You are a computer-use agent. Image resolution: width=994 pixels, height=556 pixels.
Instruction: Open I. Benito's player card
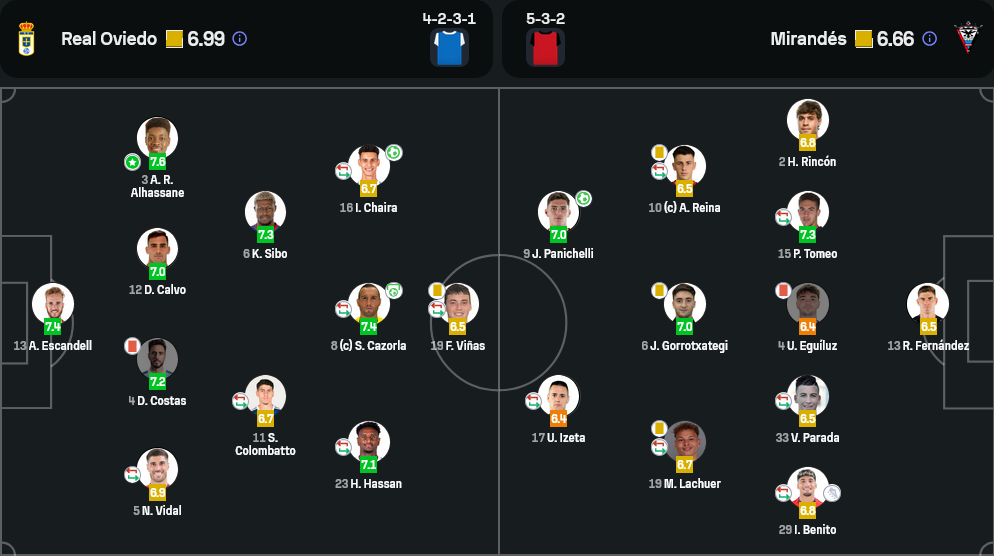tap(807, 489)
